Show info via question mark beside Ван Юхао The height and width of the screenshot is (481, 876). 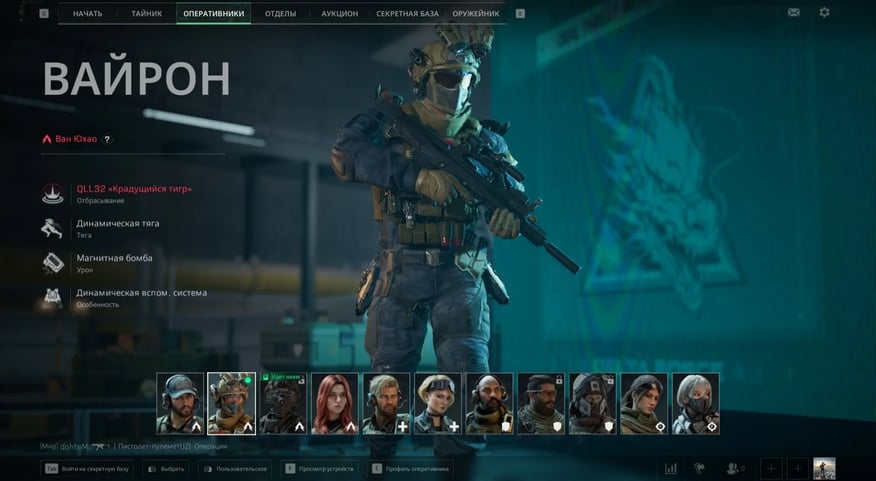107,139
